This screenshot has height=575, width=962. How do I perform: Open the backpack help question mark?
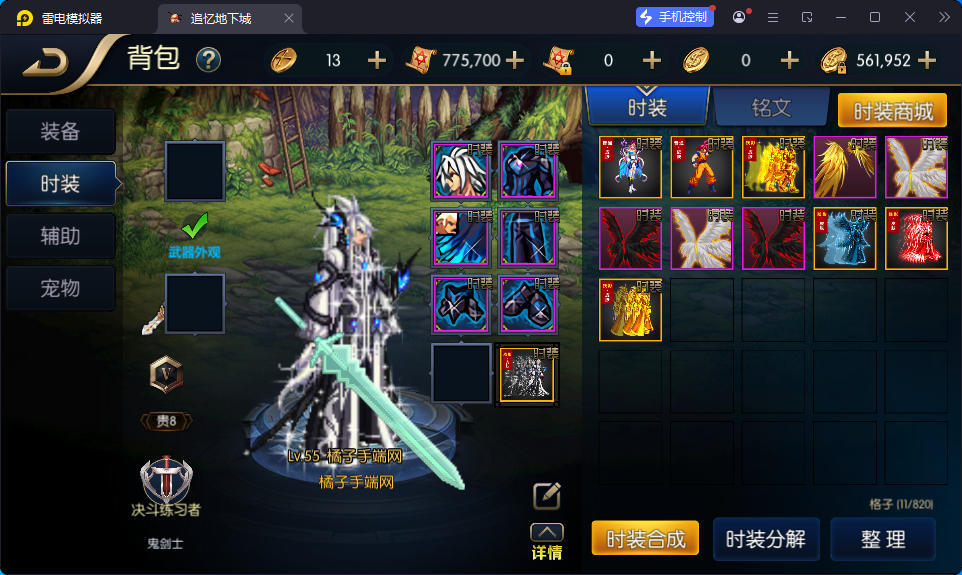coord(208,61)
